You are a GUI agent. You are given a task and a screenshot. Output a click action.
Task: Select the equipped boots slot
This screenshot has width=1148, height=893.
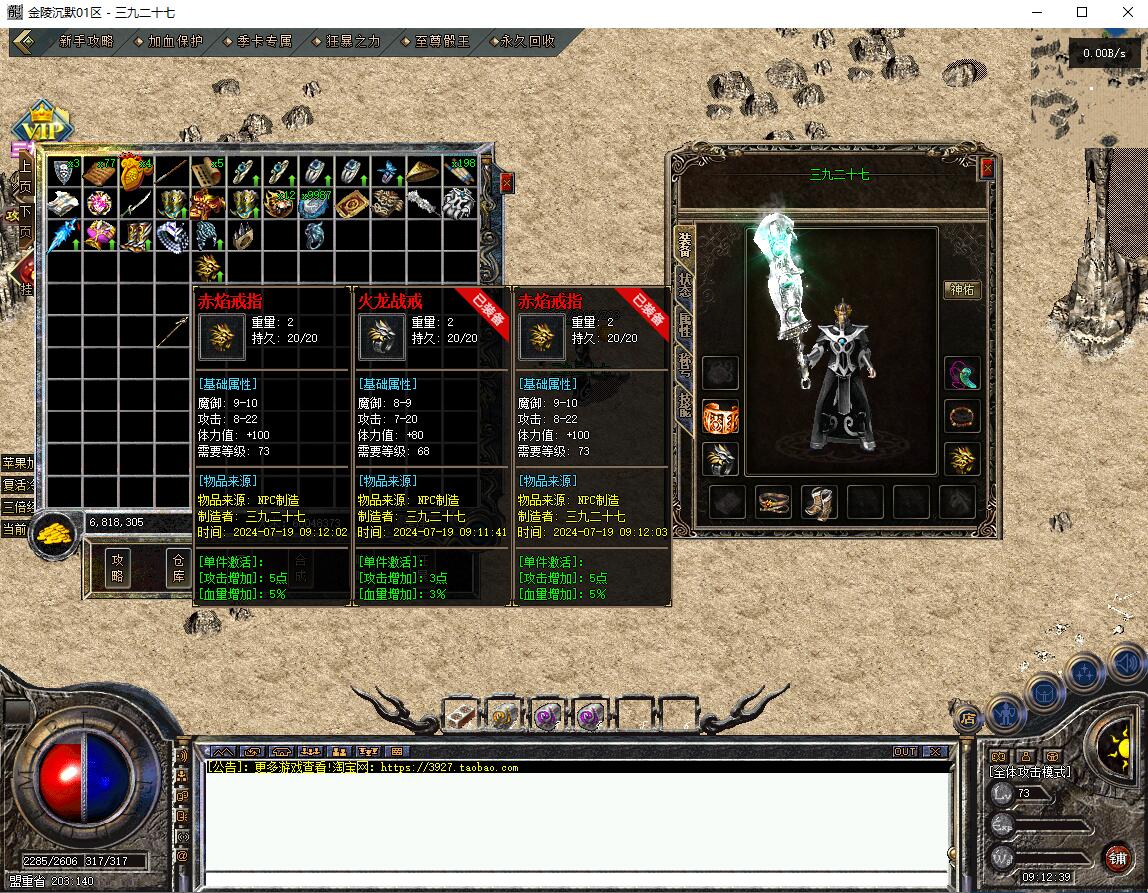point(819,502)
